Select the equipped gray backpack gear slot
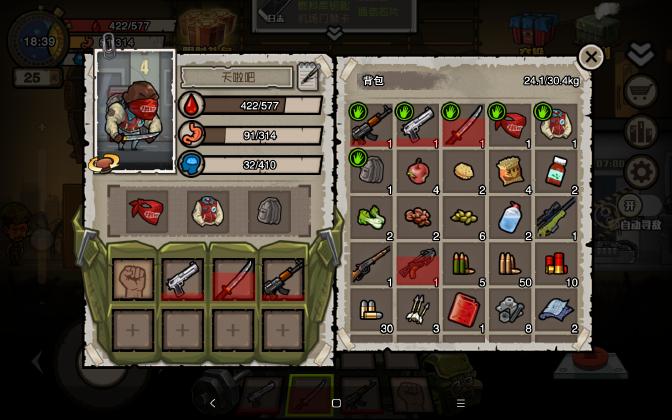This screenshot has height=420, width=672. [263, 210]
